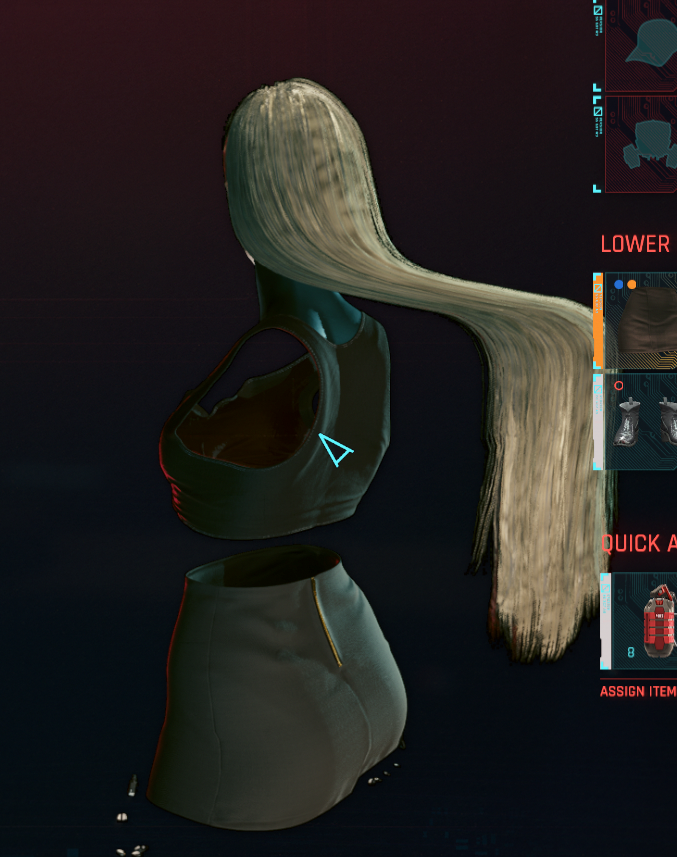Select the equipped boots slot
Screen dimensions: 677x857
pyautogui.click(x=642, y=421)
